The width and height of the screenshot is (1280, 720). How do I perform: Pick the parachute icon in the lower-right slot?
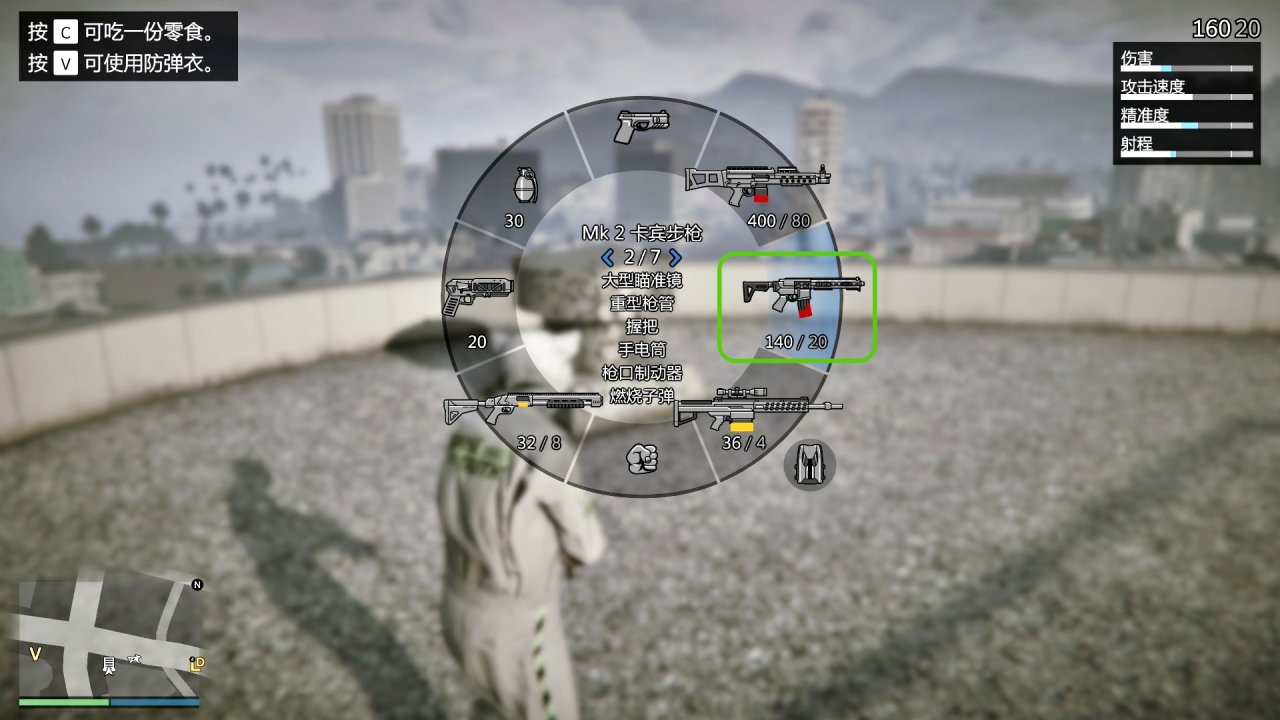pos(808,466)
